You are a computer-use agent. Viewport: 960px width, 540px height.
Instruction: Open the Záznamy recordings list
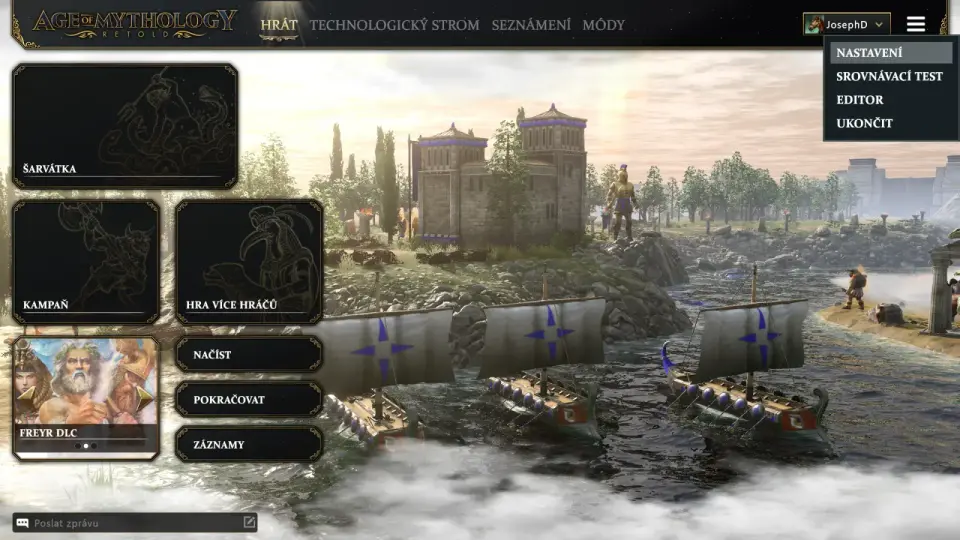[x=249, y=444]
